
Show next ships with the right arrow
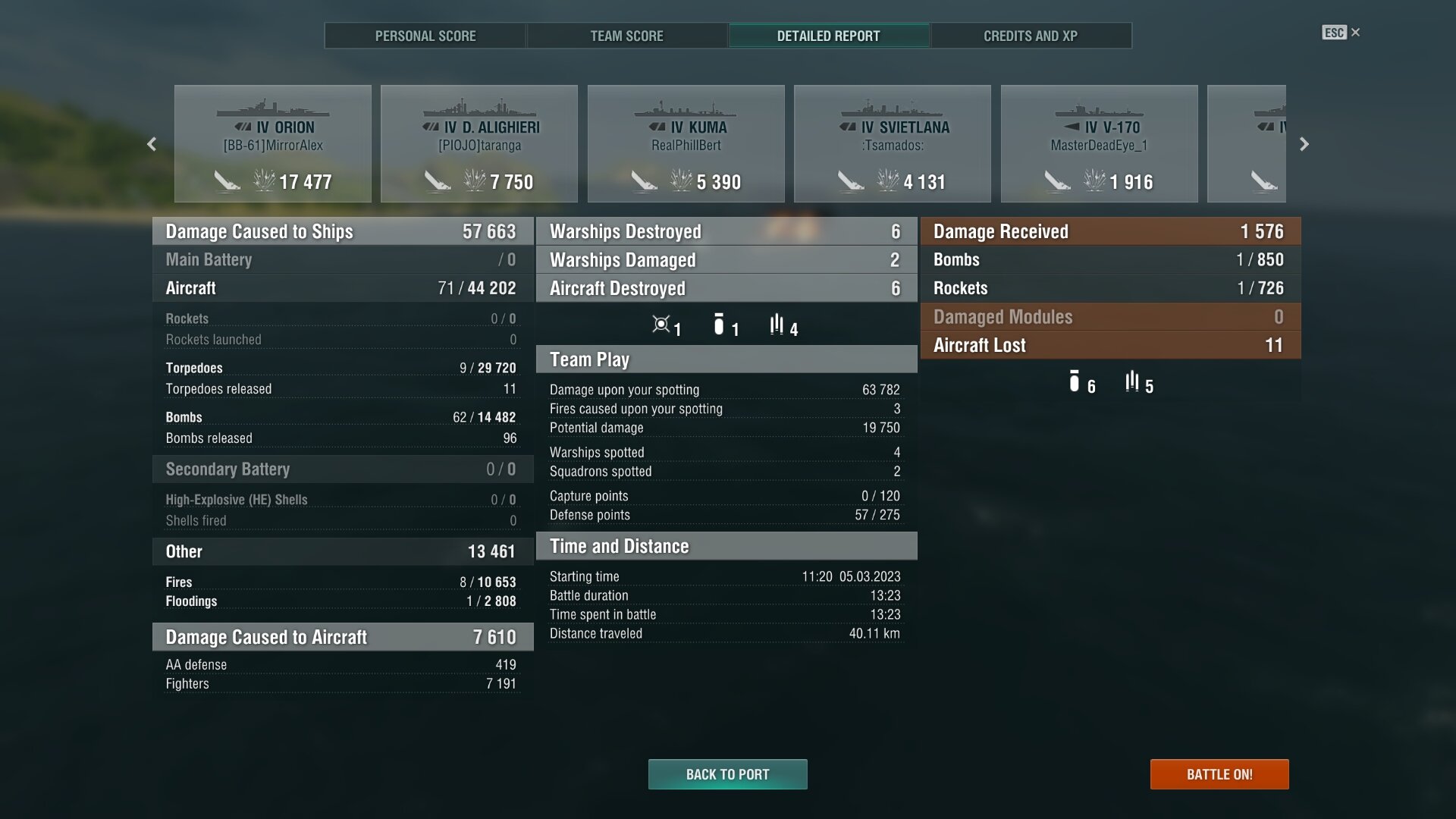pyautogui.click(x=1304, y=144)
